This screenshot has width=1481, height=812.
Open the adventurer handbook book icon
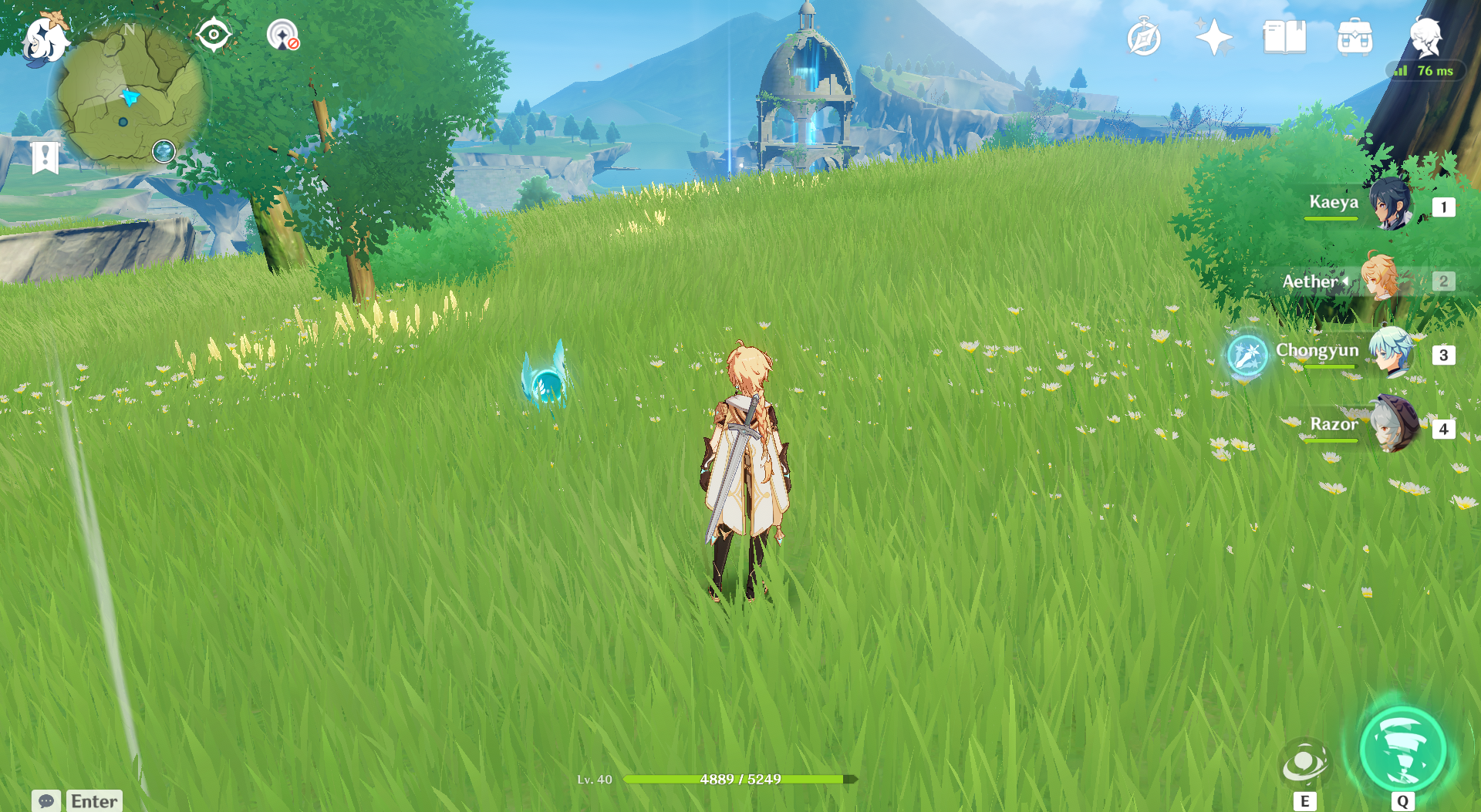point(1284,37)
